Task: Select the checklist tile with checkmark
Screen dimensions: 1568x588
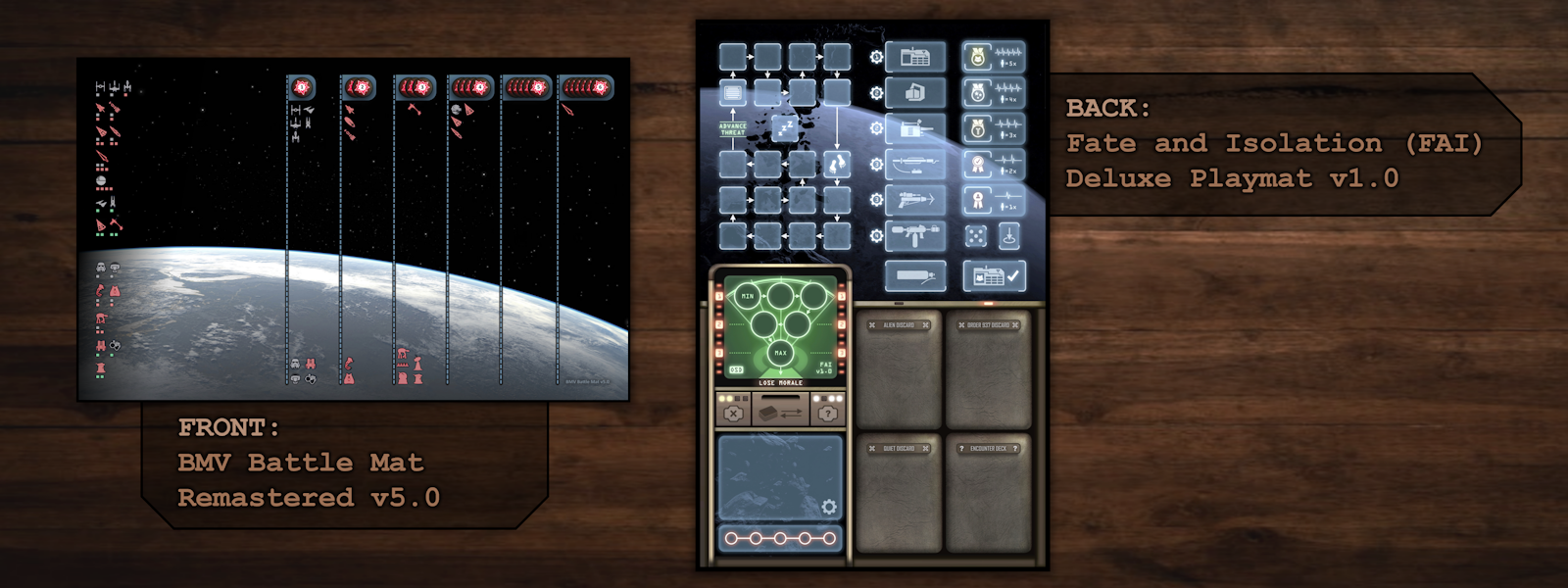Action: (x=994, y=276)
